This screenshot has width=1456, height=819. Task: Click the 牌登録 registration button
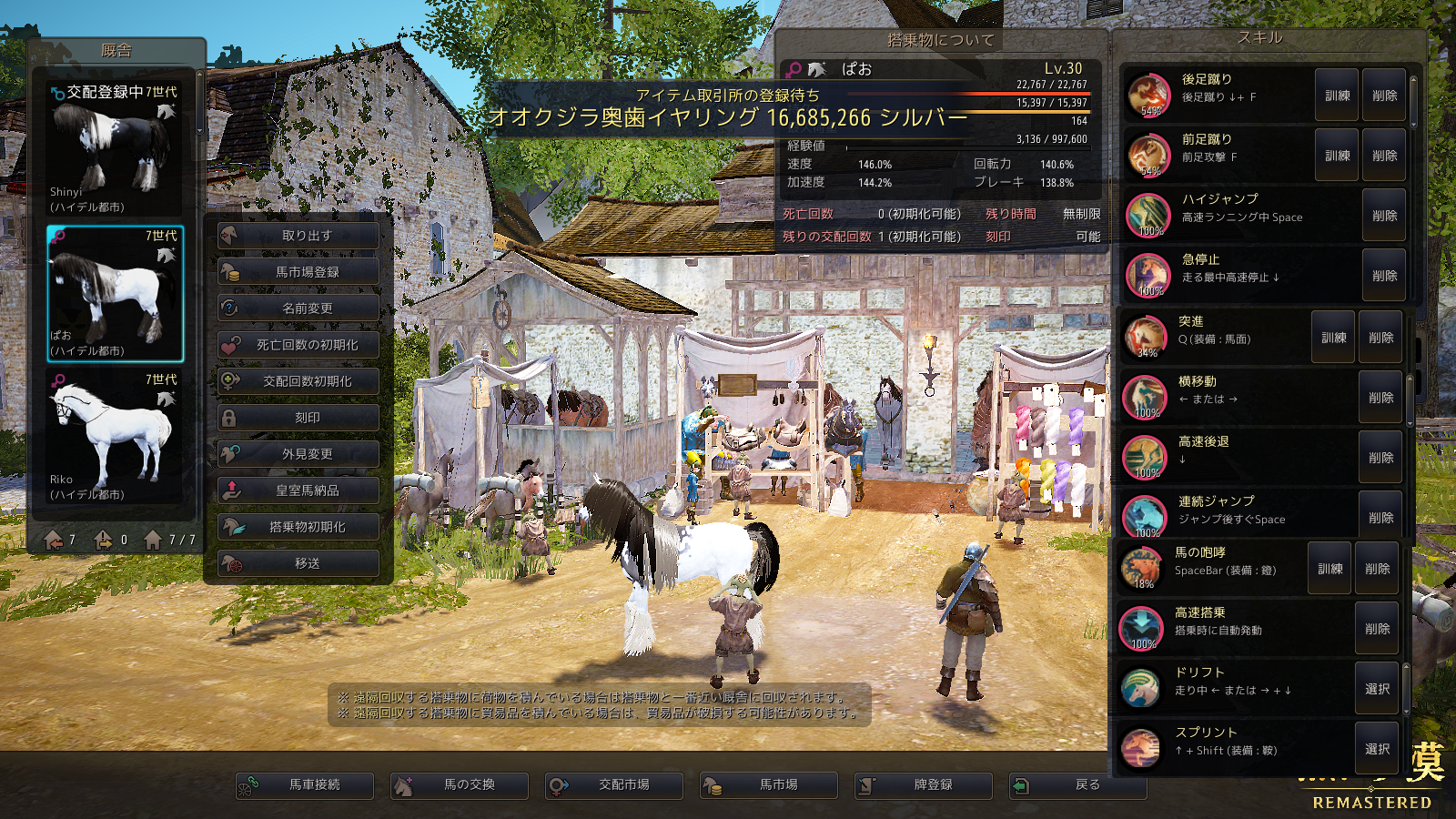coord(924,785)
